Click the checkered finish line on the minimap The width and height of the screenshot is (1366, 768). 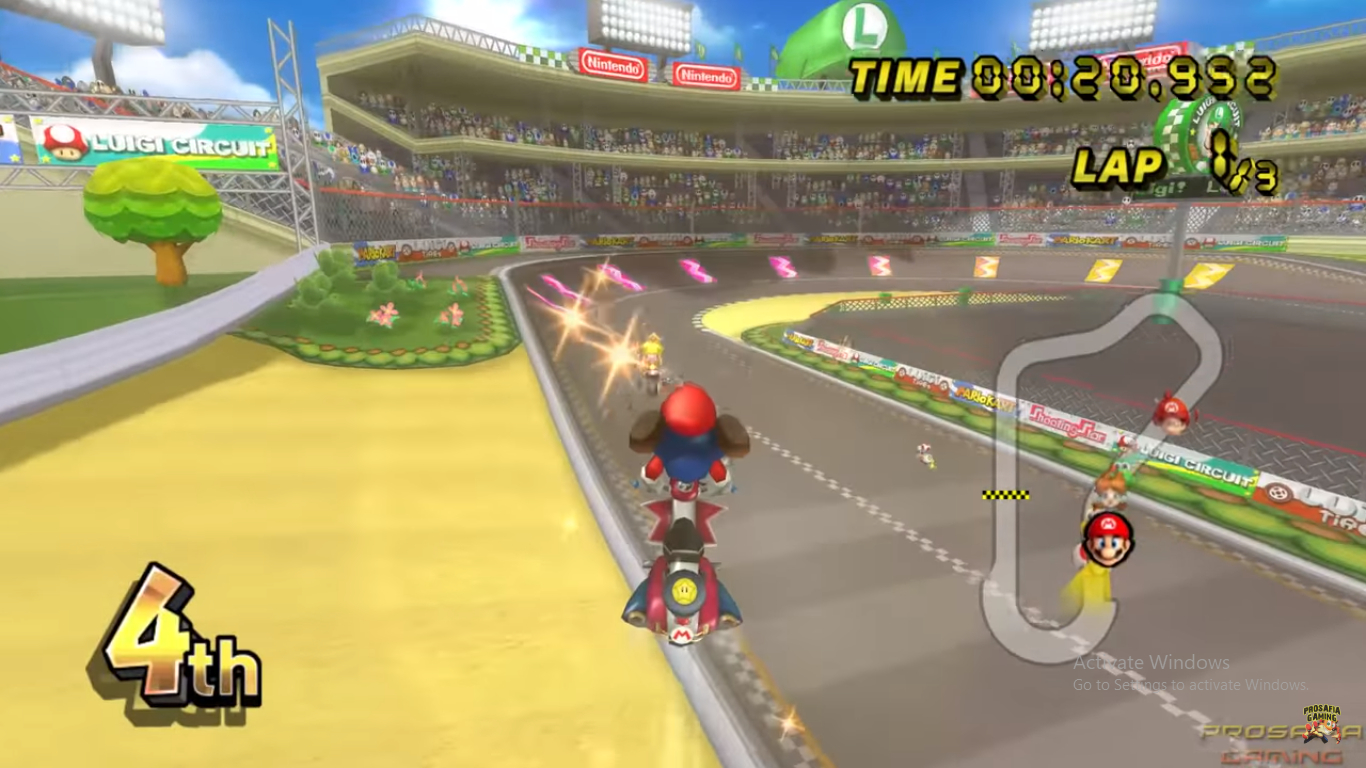(x=1005, y=494)
